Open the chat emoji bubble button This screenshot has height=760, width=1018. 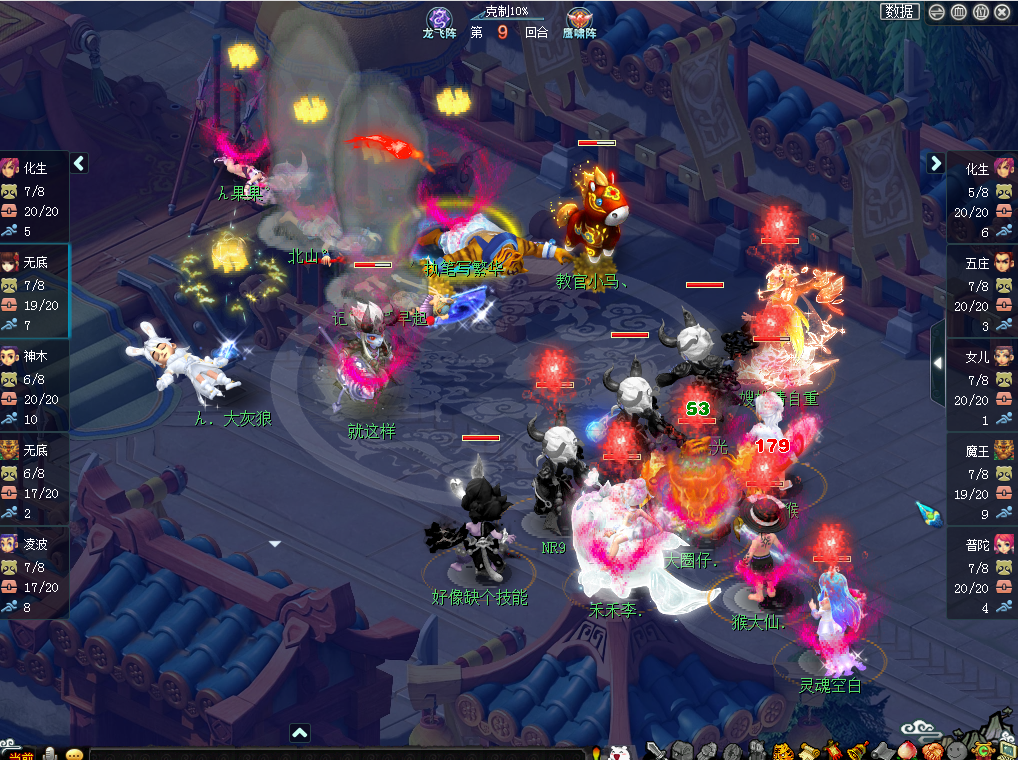click(74, 753)
